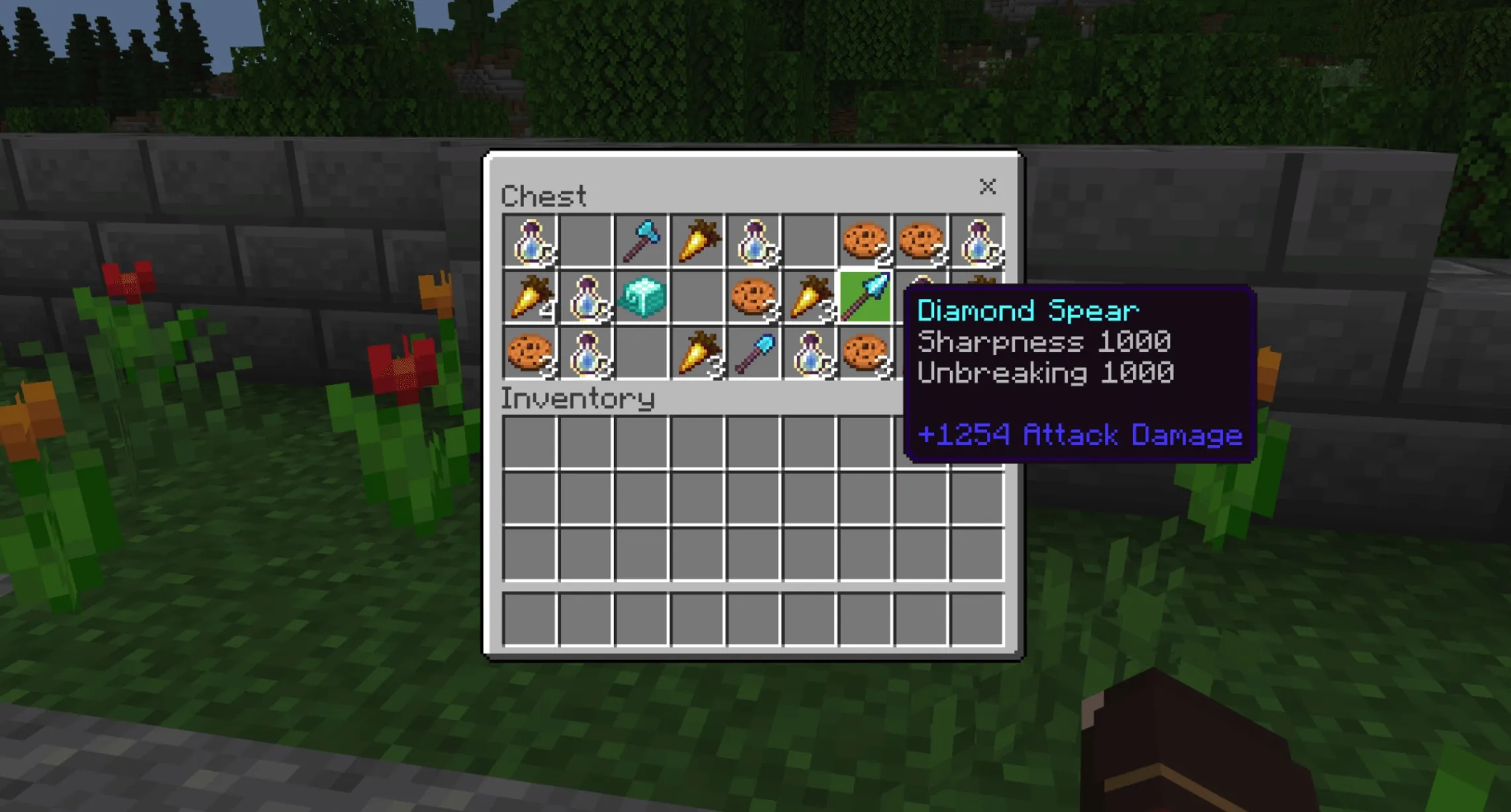Select the diamond axe in the chest
Image resolution: width=1511 pixels, height=812 pixels.
pos(641,241)
